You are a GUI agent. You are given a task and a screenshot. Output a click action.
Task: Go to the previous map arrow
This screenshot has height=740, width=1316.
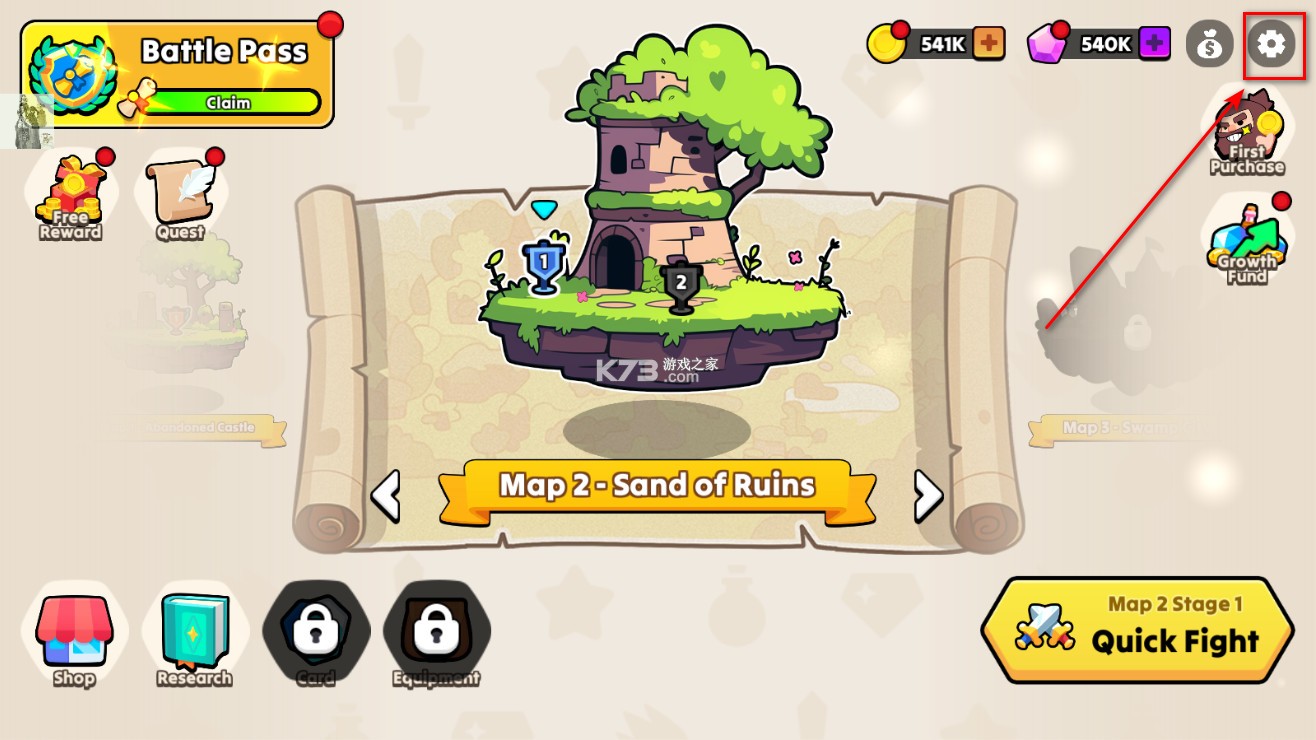[386, 495]
